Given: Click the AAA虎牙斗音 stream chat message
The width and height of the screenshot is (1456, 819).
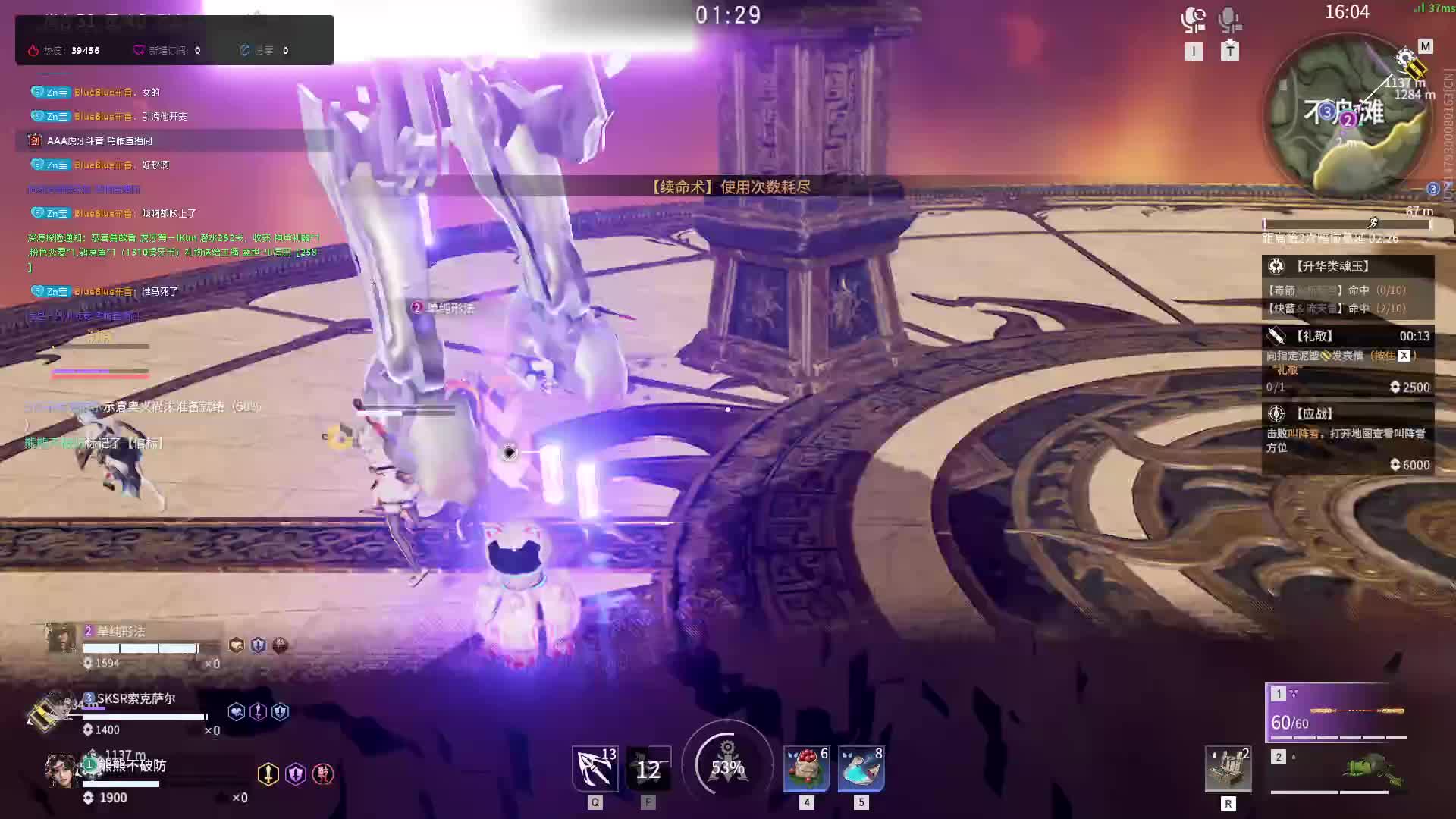Looking at the screenshot, I should point(99,140).
